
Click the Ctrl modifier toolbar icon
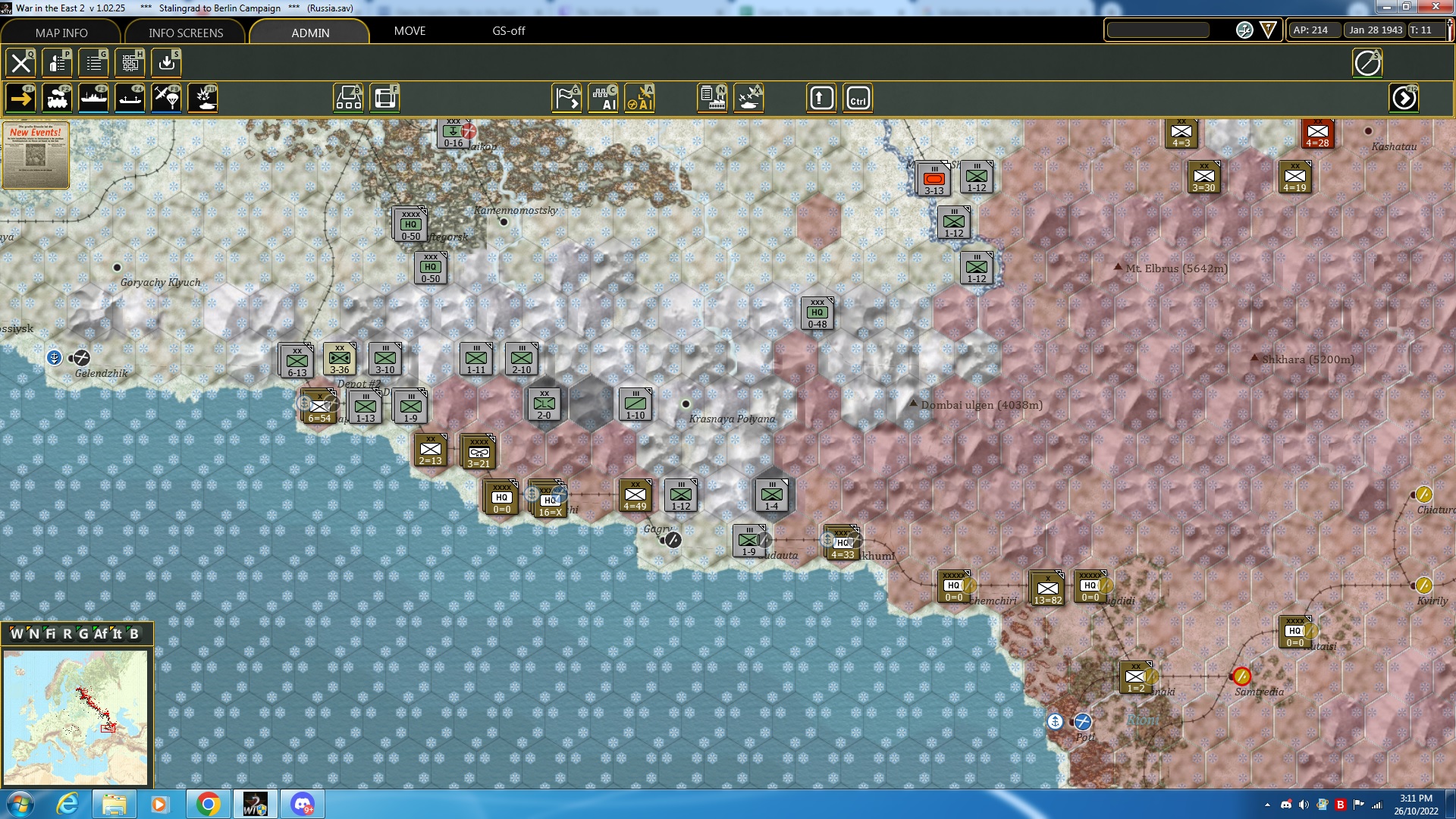tap(858, 98)
